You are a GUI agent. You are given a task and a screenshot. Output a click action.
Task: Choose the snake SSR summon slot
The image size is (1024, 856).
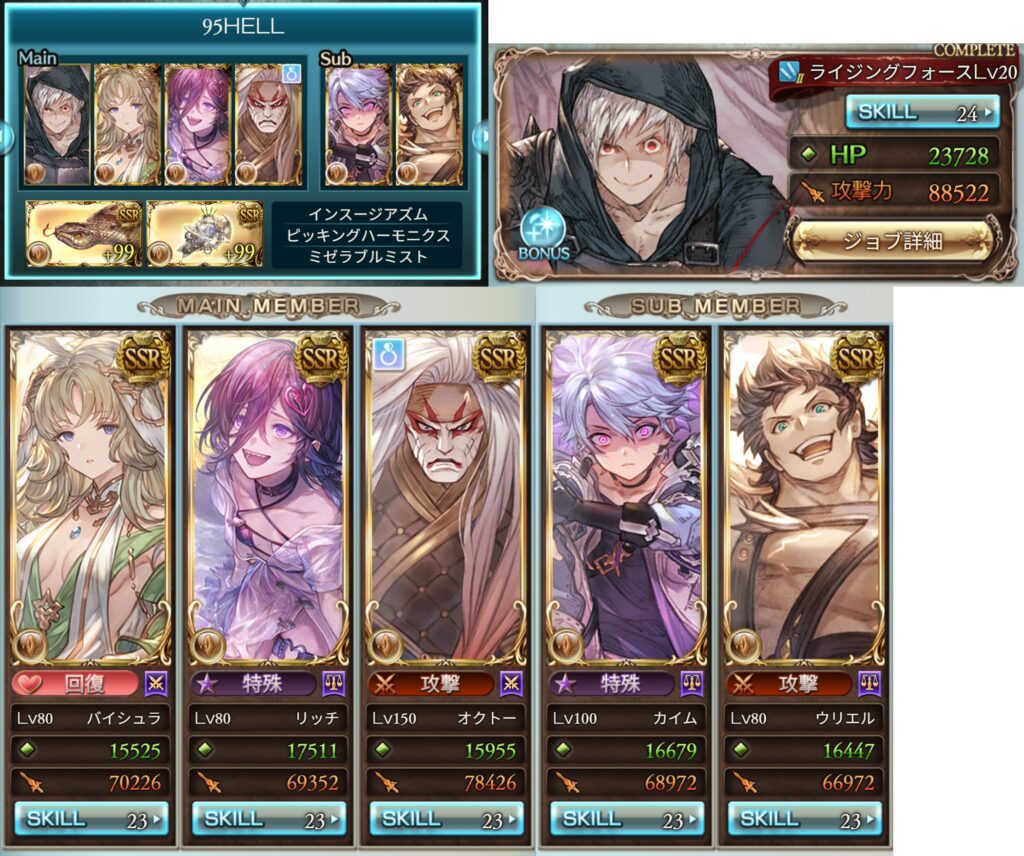[84, 234]
